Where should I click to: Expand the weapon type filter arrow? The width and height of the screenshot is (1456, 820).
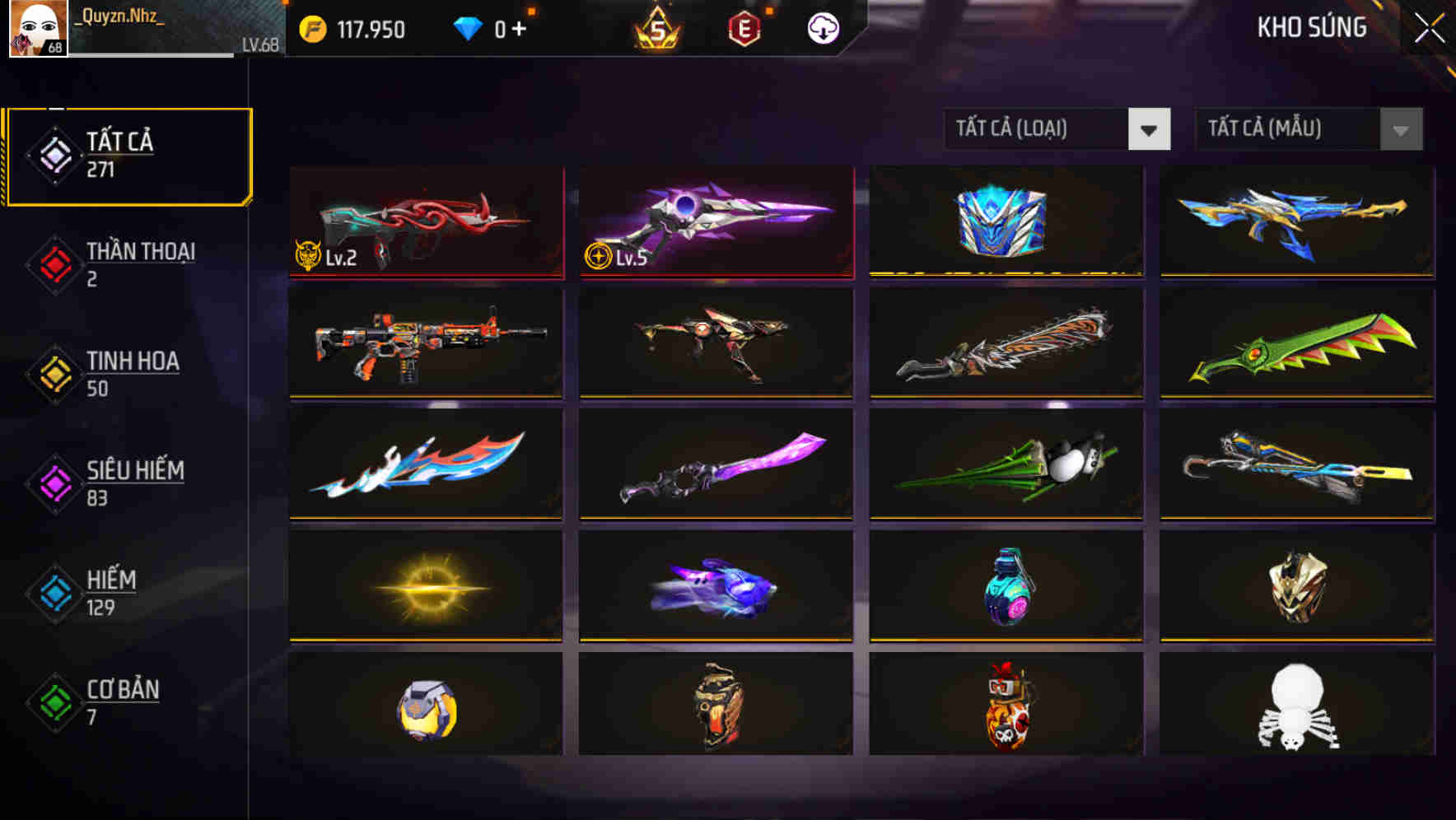[1150, 129]
